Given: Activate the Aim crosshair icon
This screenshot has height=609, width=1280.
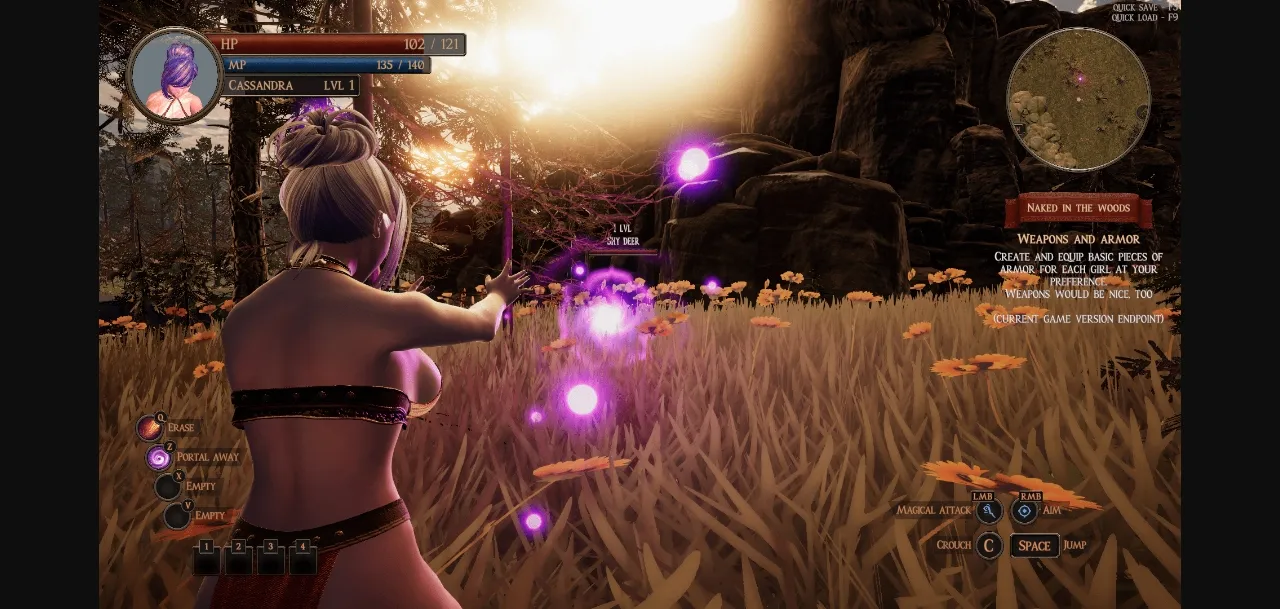Looking at the screenshot, I should (1024, 512).
